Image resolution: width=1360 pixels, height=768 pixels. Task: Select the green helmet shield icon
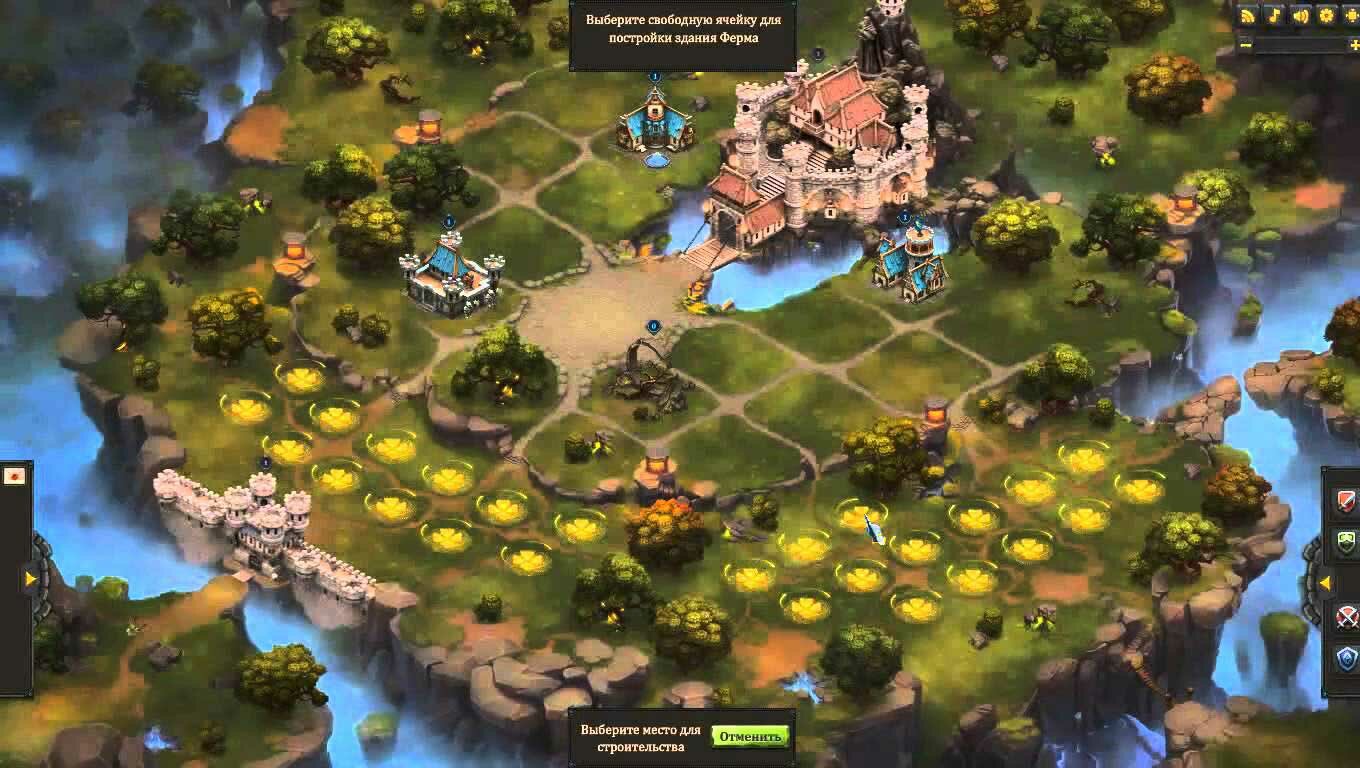point(1346,543)
